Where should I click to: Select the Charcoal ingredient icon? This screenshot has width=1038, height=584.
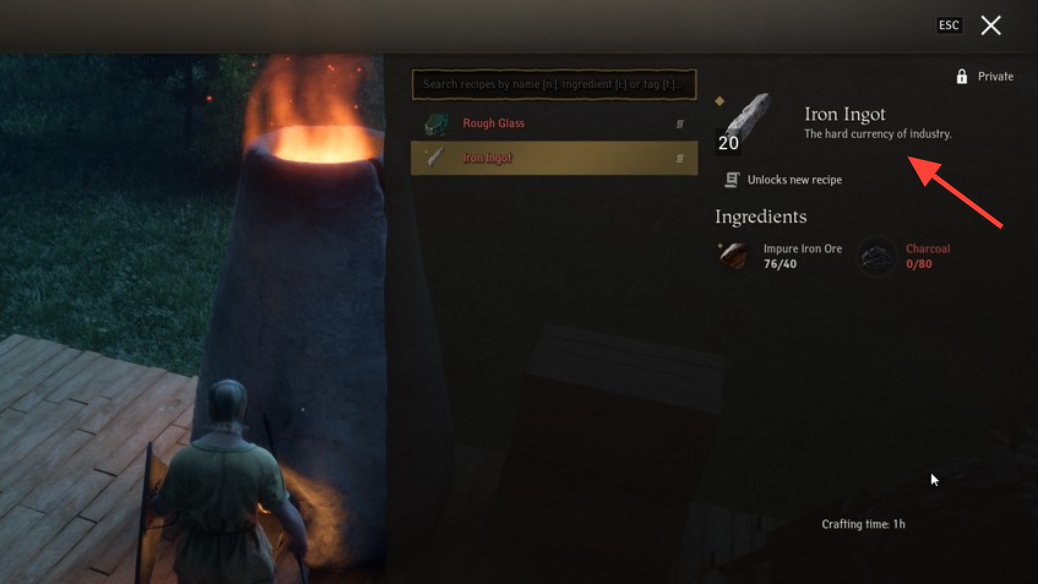click(x=877, y=256)
